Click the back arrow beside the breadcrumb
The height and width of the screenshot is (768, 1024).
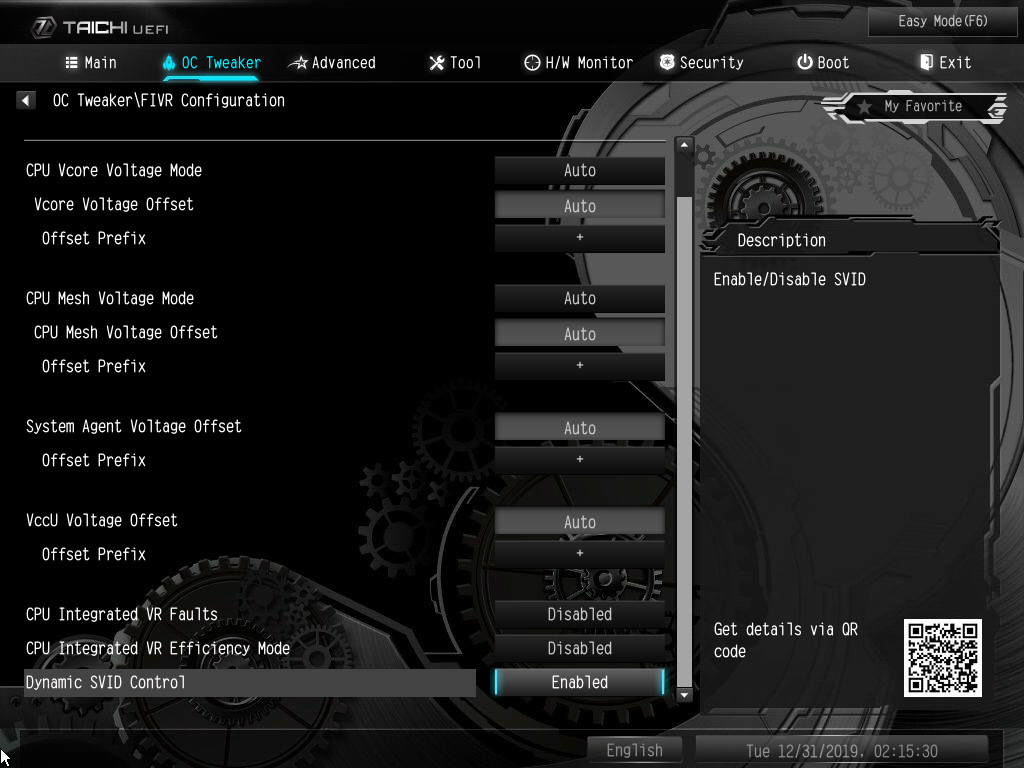coord(27,101)
